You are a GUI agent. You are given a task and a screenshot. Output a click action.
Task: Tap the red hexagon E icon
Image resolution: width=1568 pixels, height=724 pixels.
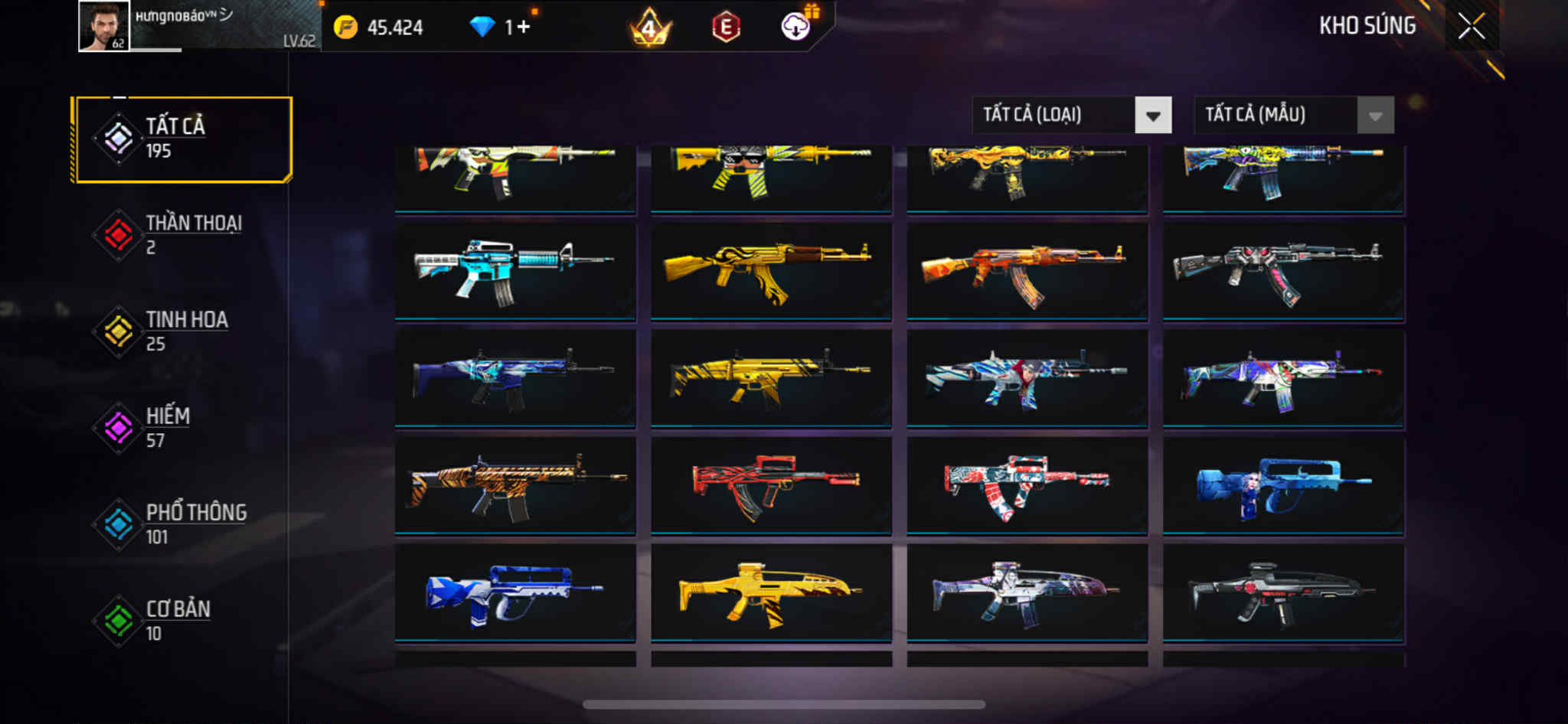tap(725, 28)
